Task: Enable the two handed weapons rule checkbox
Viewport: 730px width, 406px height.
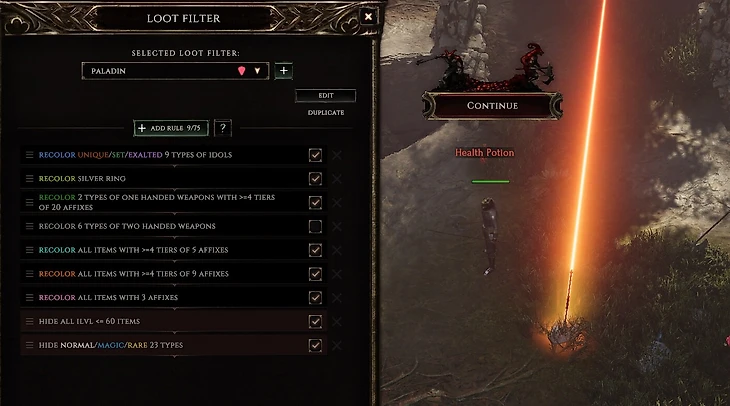Action: point(315,227)
